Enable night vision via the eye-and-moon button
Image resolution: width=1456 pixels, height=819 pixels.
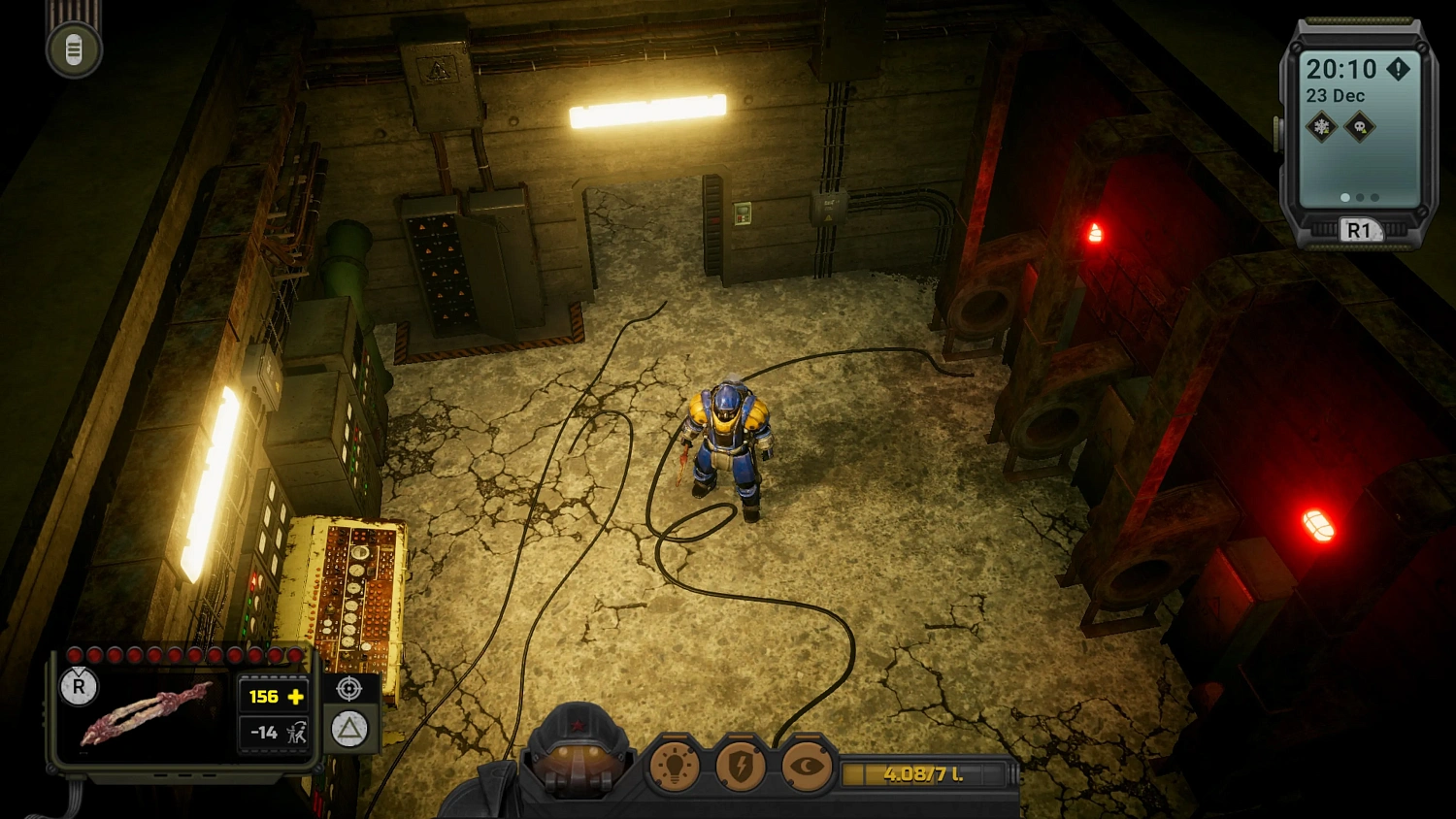tap(806, 766)
